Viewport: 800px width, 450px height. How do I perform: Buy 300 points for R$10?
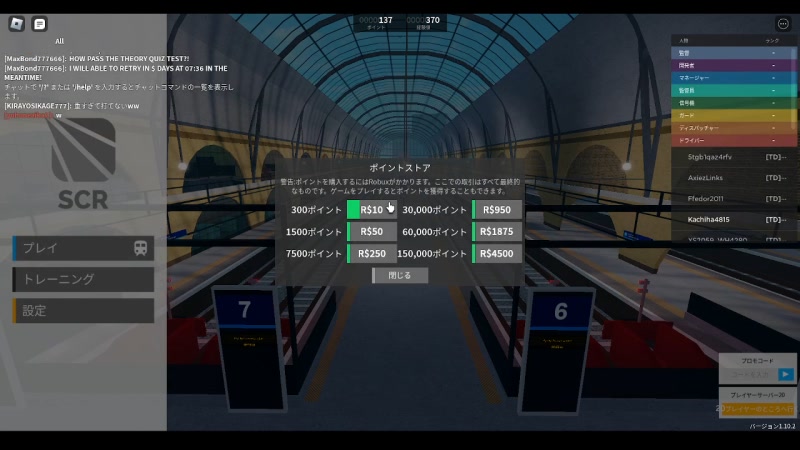point(372,210)
